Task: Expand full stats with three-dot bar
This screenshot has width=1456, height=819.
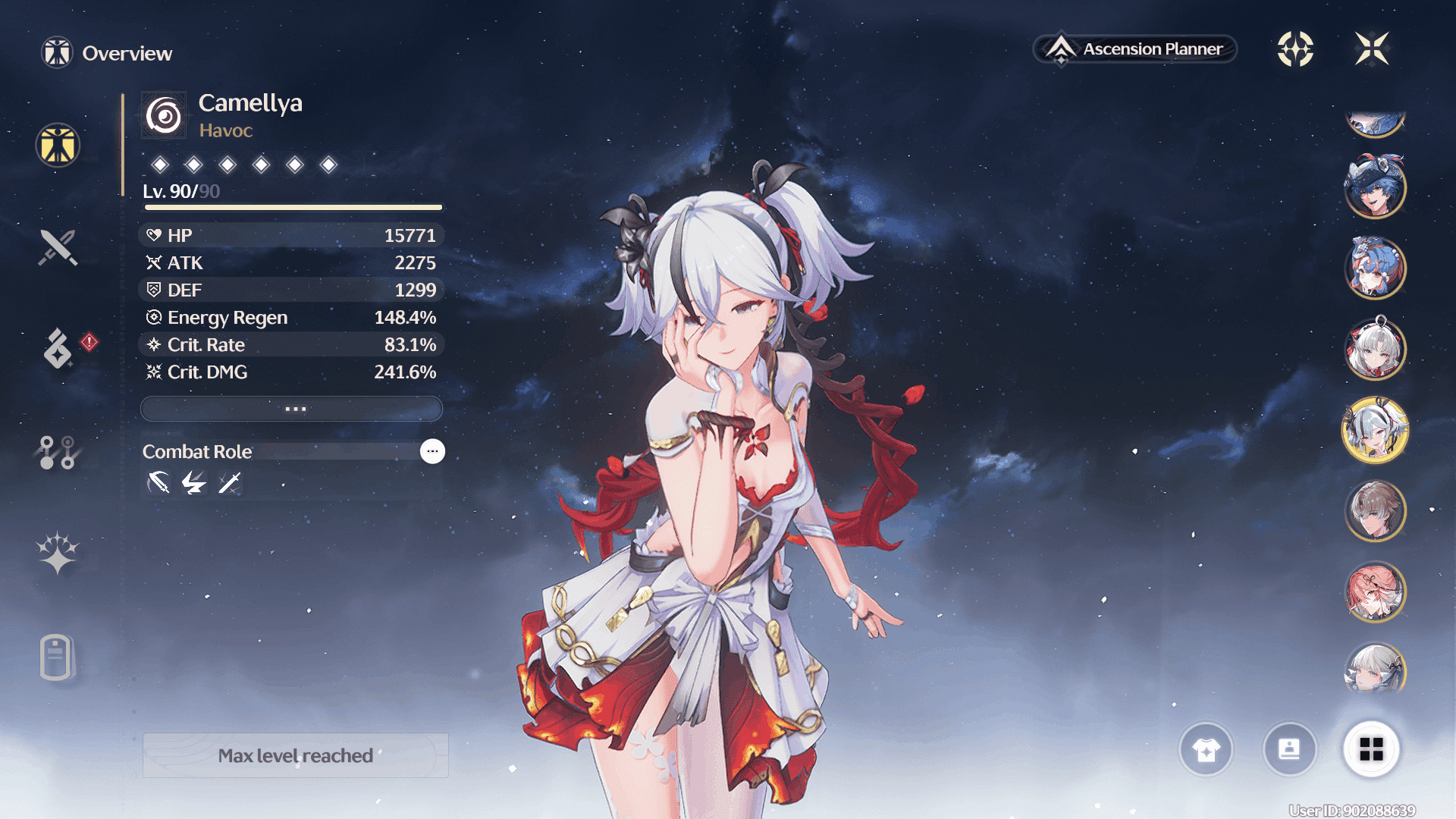Action: click(x=292, y=409)
